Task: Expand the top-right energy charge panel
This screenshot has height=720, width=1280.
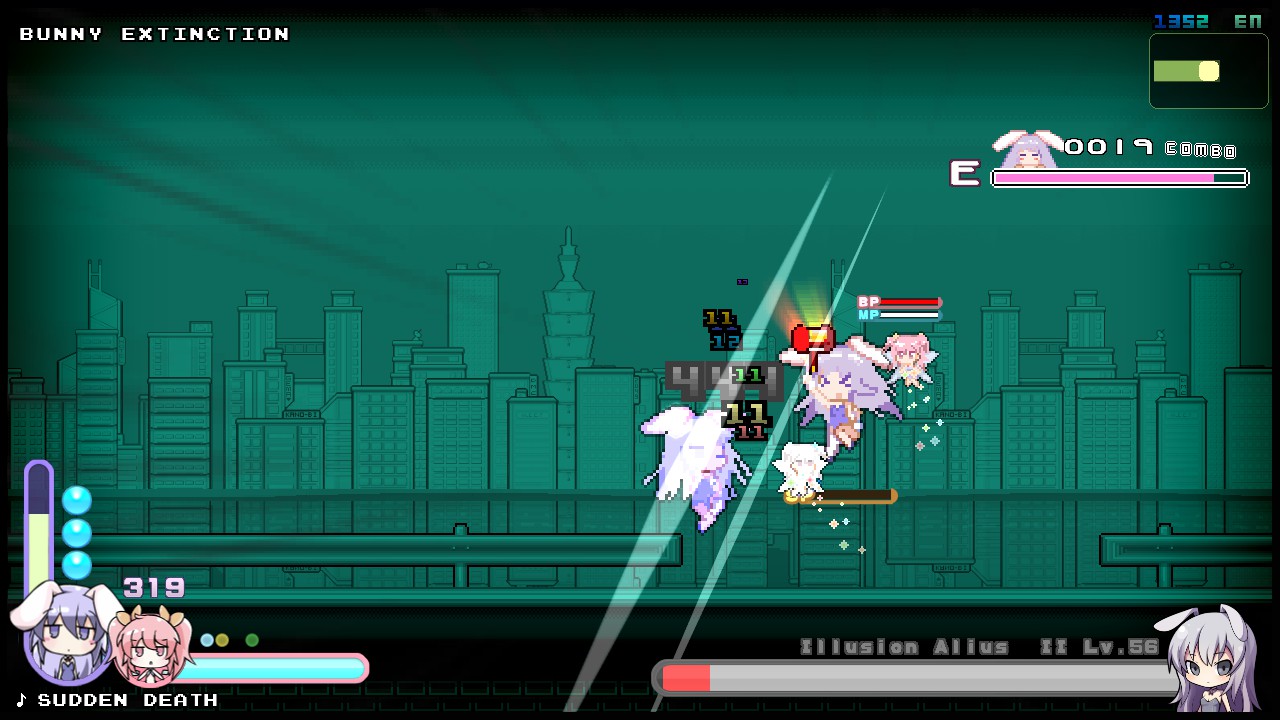Action: pos(1208,70)
